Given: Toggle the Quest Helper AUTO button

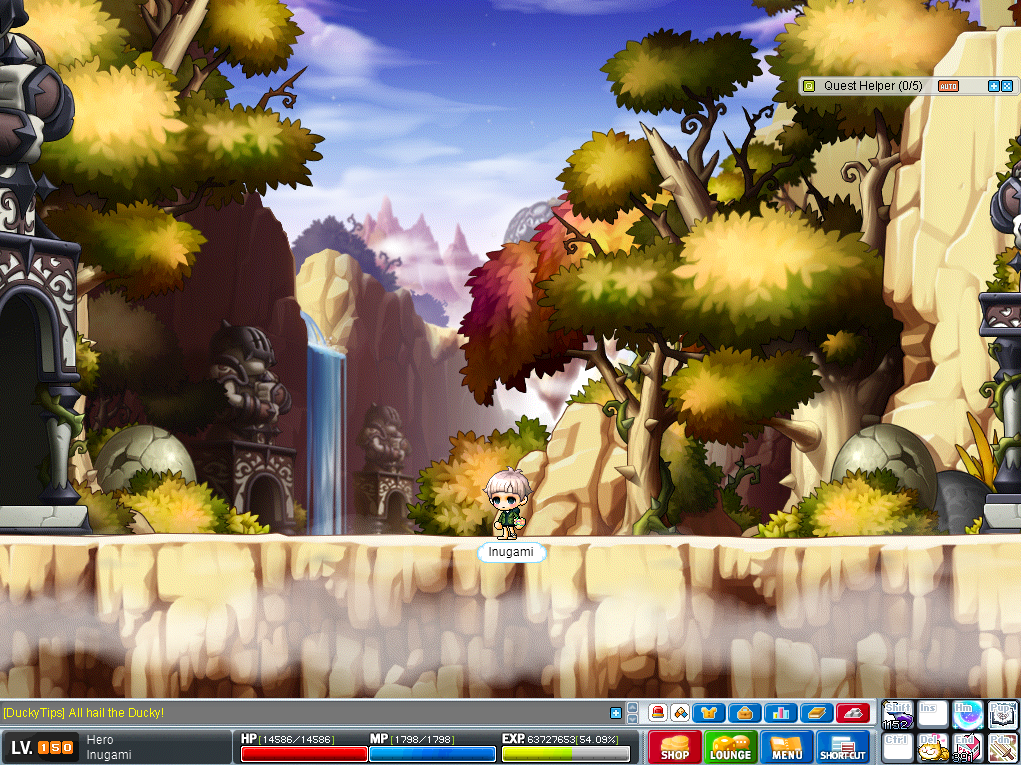Looking at the screenshot, I should 948,86.
